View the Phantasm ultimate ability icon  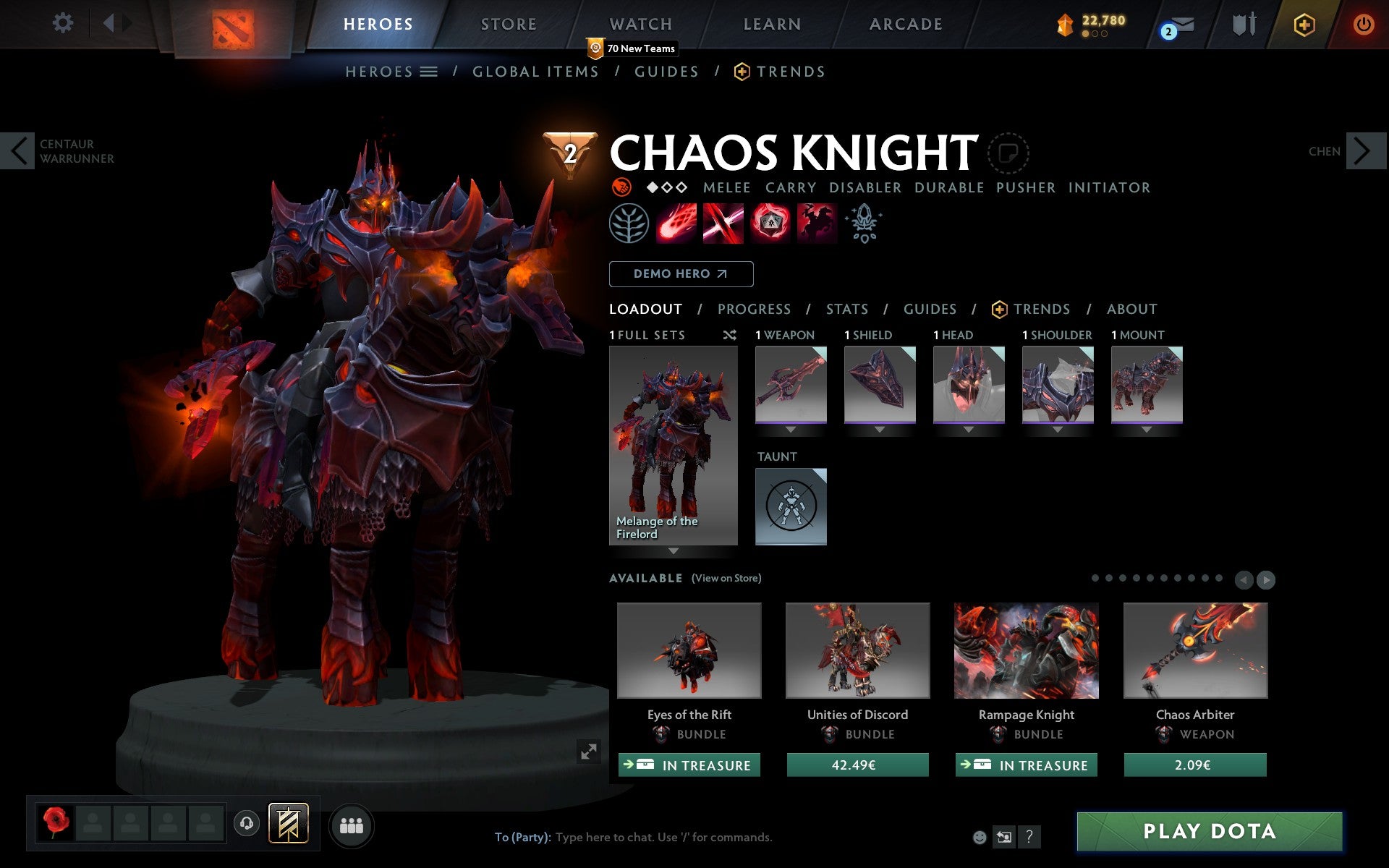point(817,224)
